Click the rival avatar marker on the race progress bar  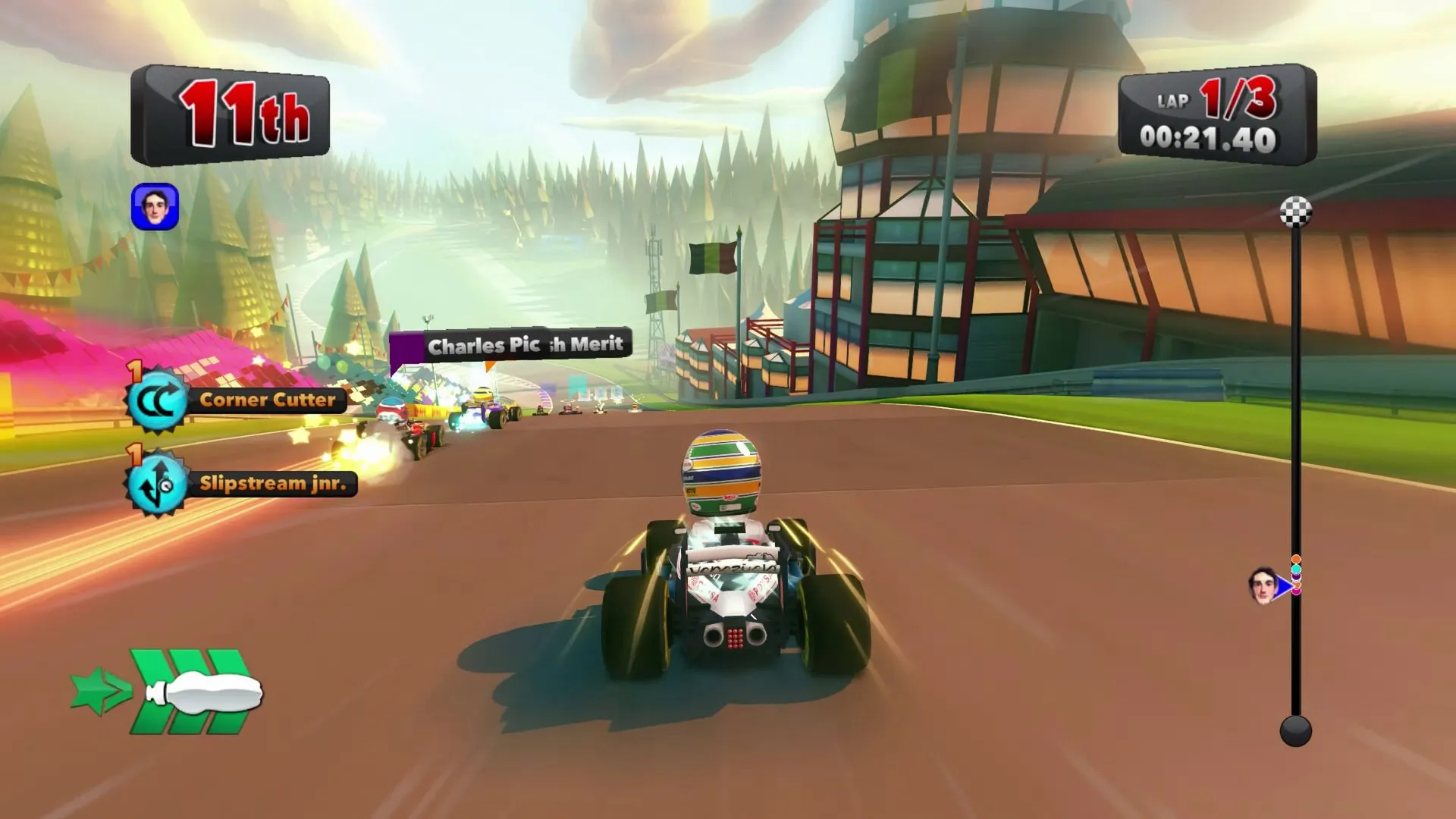1264,585
